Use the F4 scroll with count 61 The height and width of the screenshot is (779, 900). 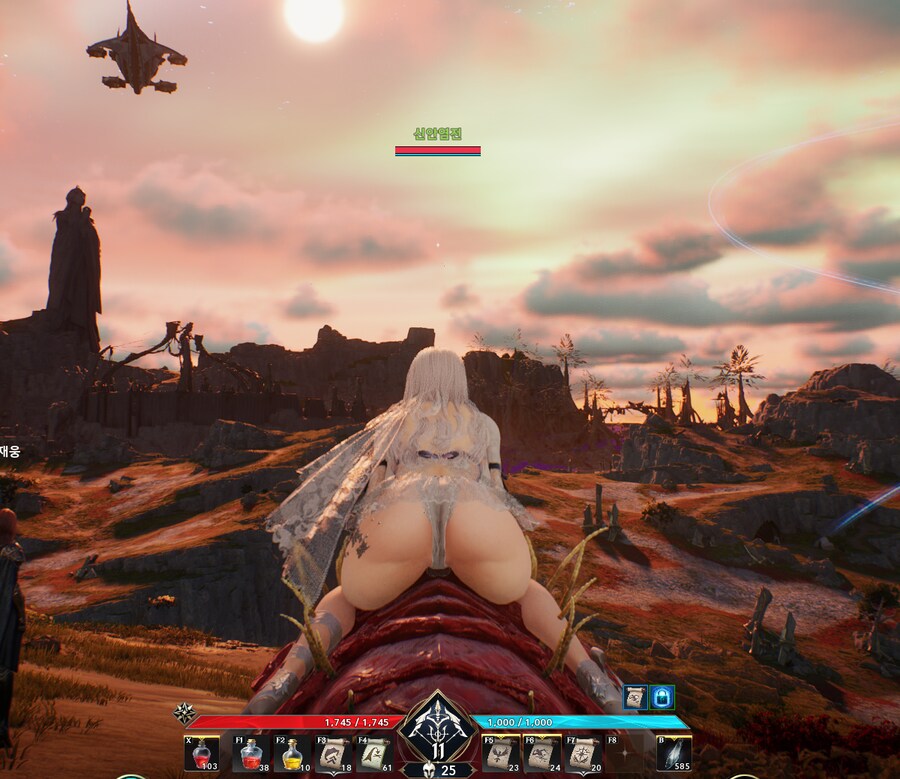pyautogui.click(x=375, y=753)
